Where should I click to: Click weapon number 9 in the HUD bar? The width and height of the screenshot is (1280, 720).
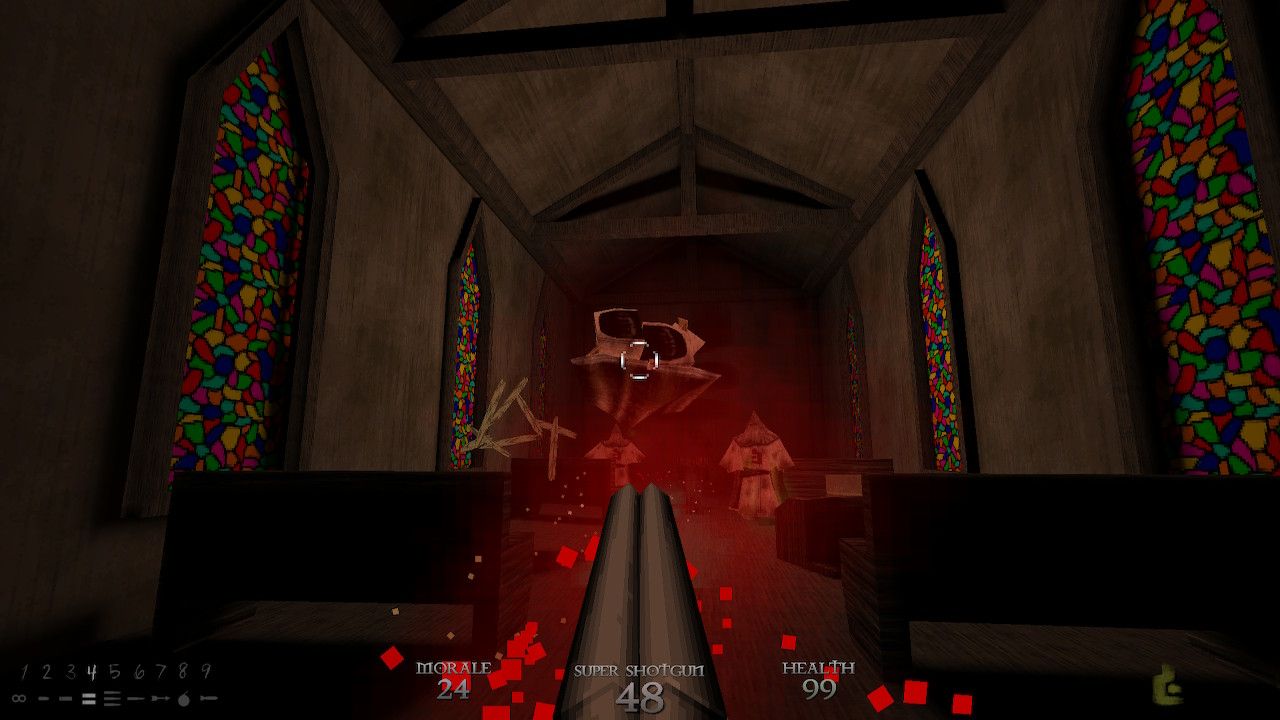[207, 671]
